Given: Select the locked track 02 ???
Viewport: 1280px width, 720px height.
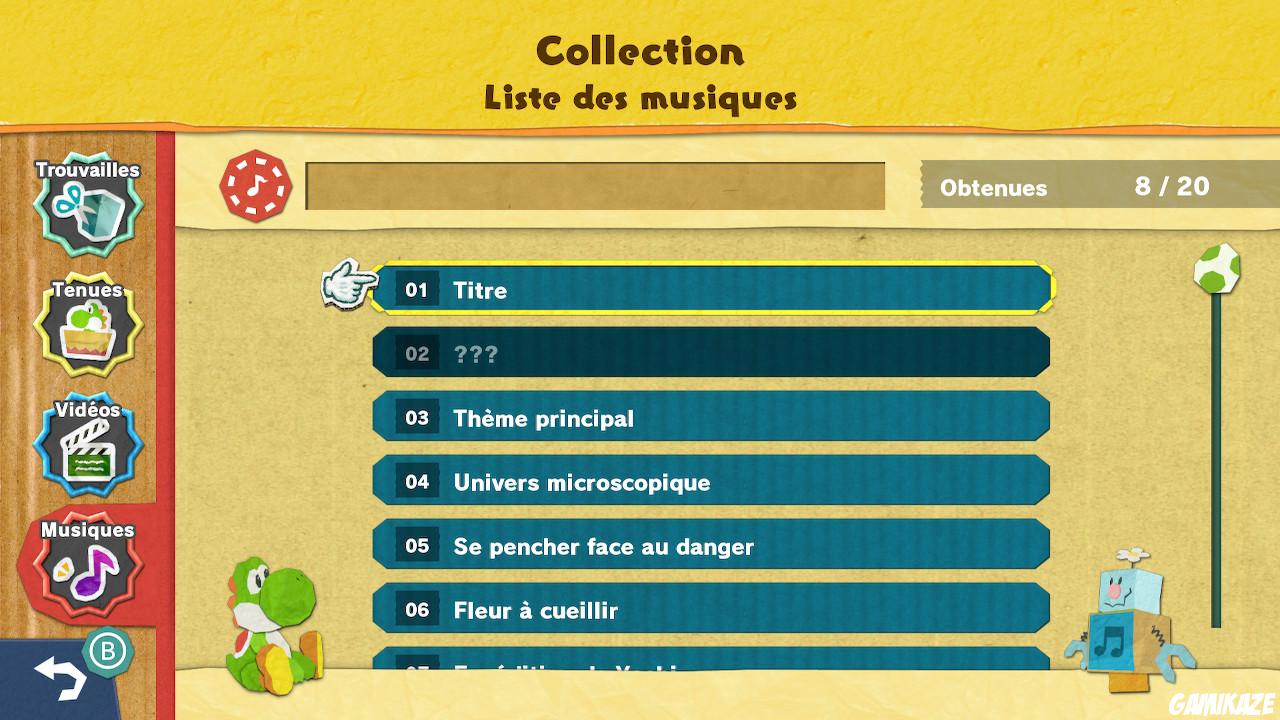Looking at the screenshot, I should [x=712, y=352].
